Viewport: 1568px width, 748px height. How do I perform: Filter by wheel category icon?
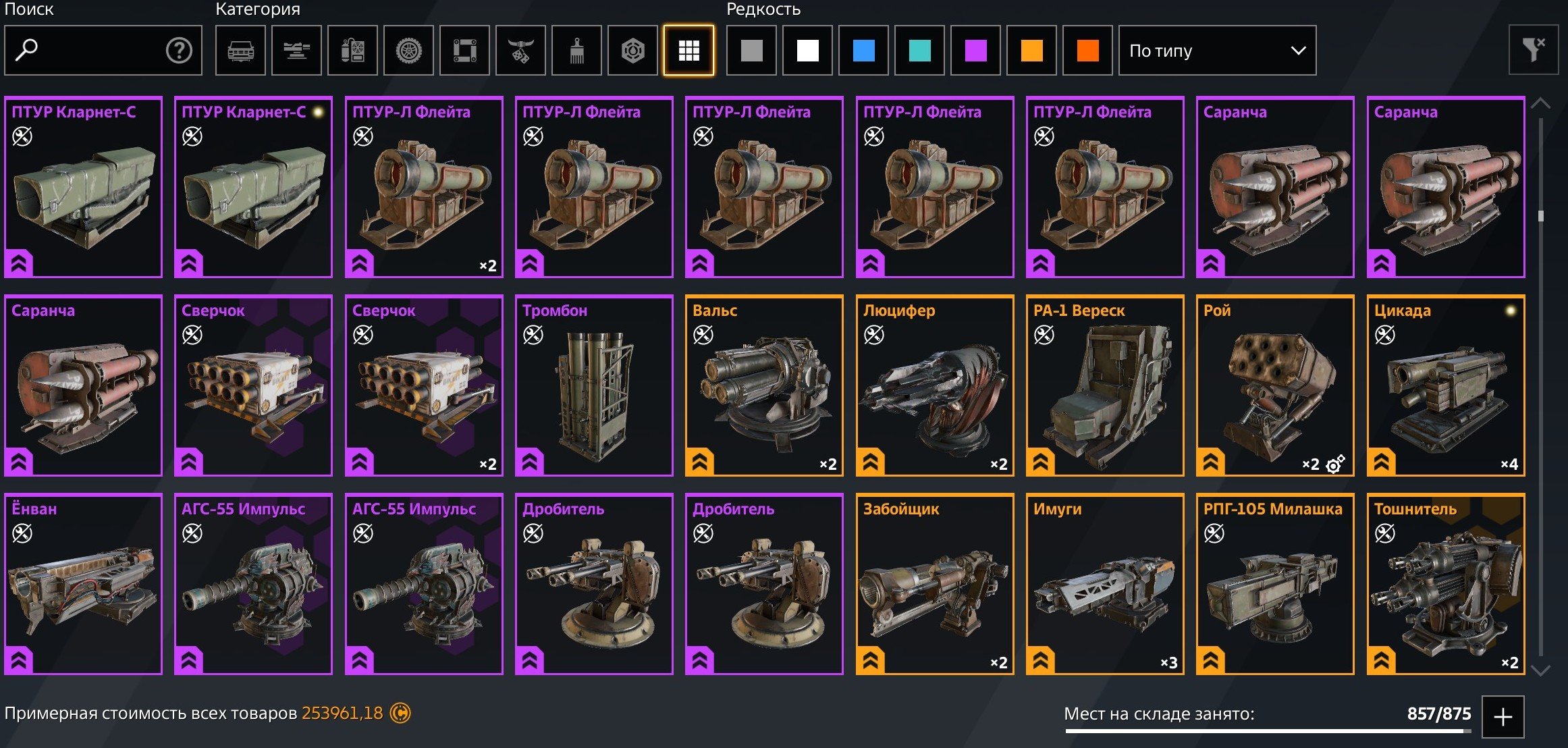(x=408, y=51)
